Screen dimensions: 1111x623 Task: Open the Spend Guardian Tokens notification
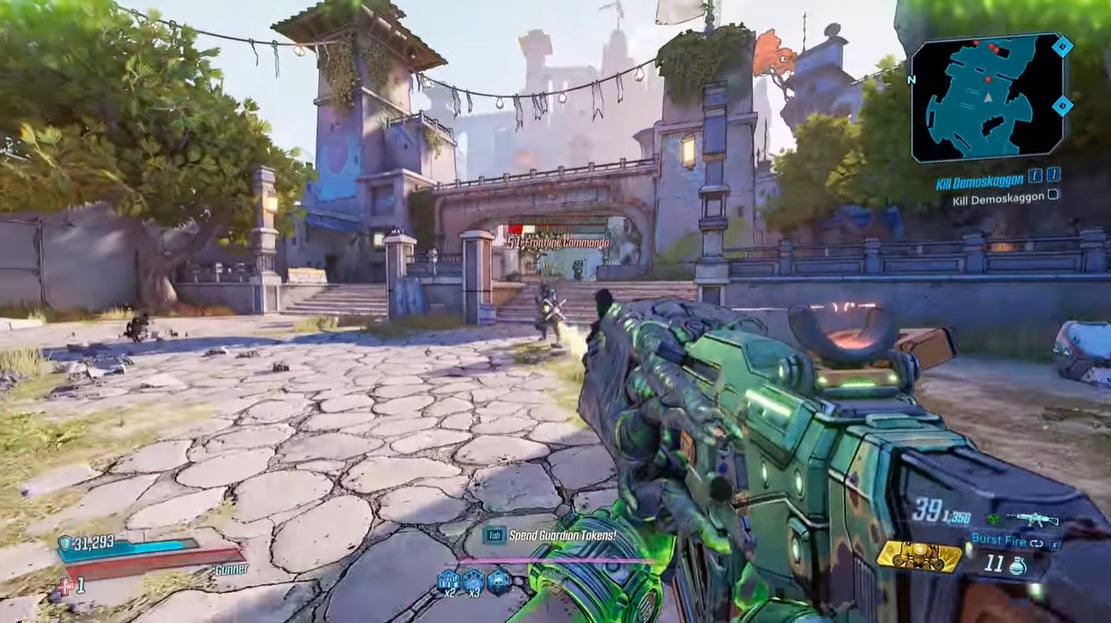pyautogui.click(x=560, y=535)
